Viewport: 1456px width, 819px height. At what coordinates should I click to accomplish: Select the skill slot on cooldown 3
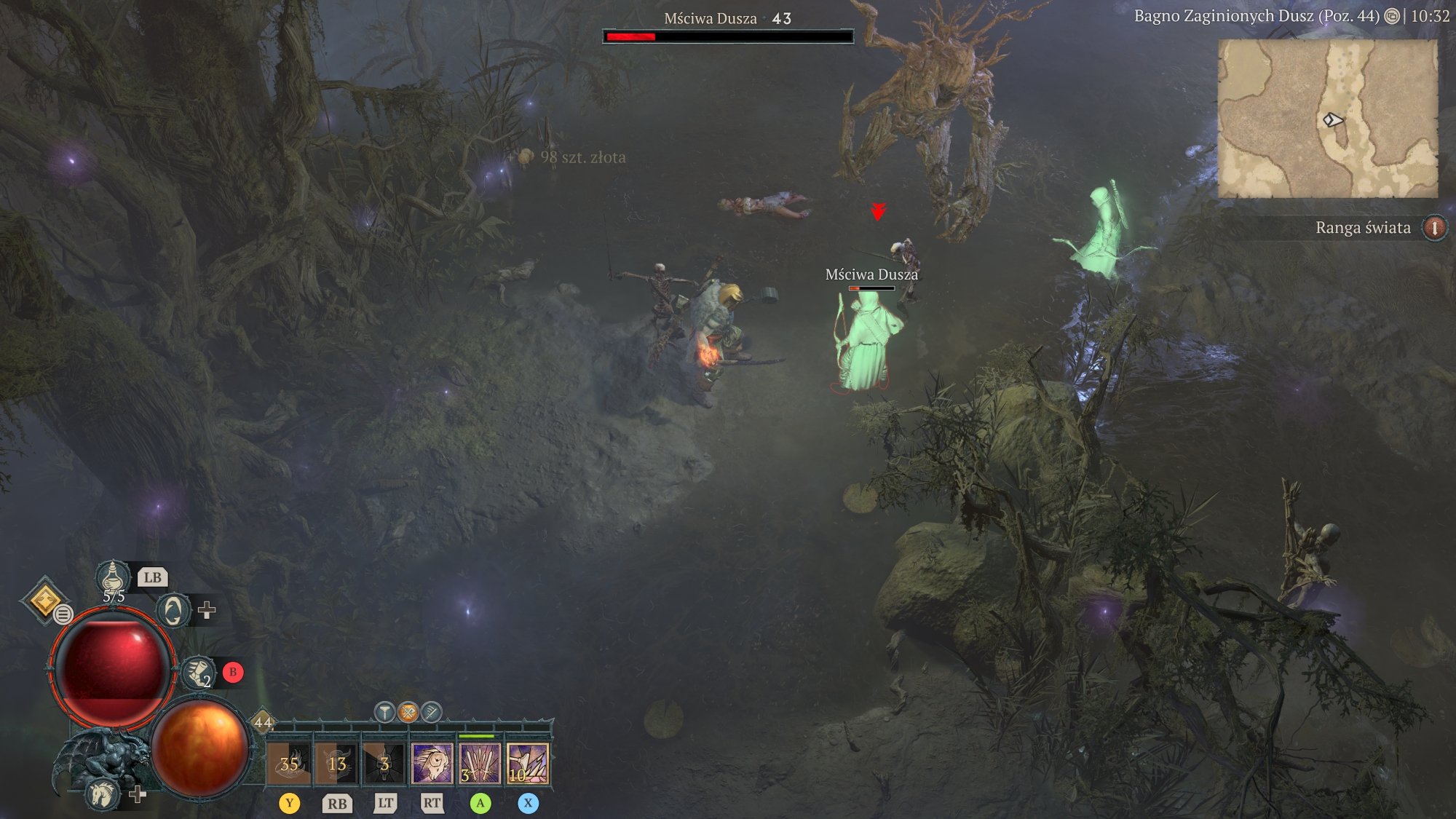tap(384, 764)
